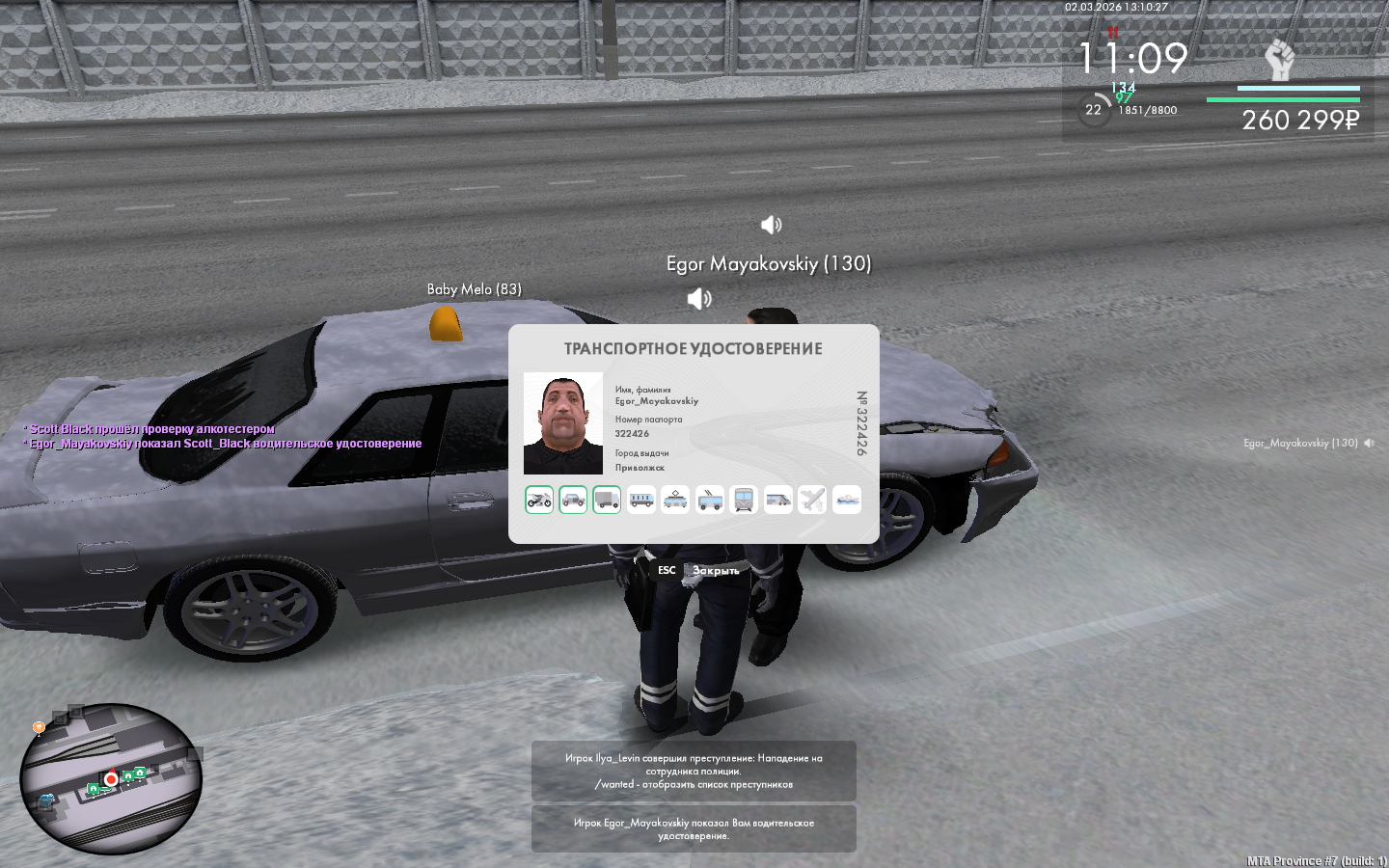Open the circular minimap

(x=111, y=778)
